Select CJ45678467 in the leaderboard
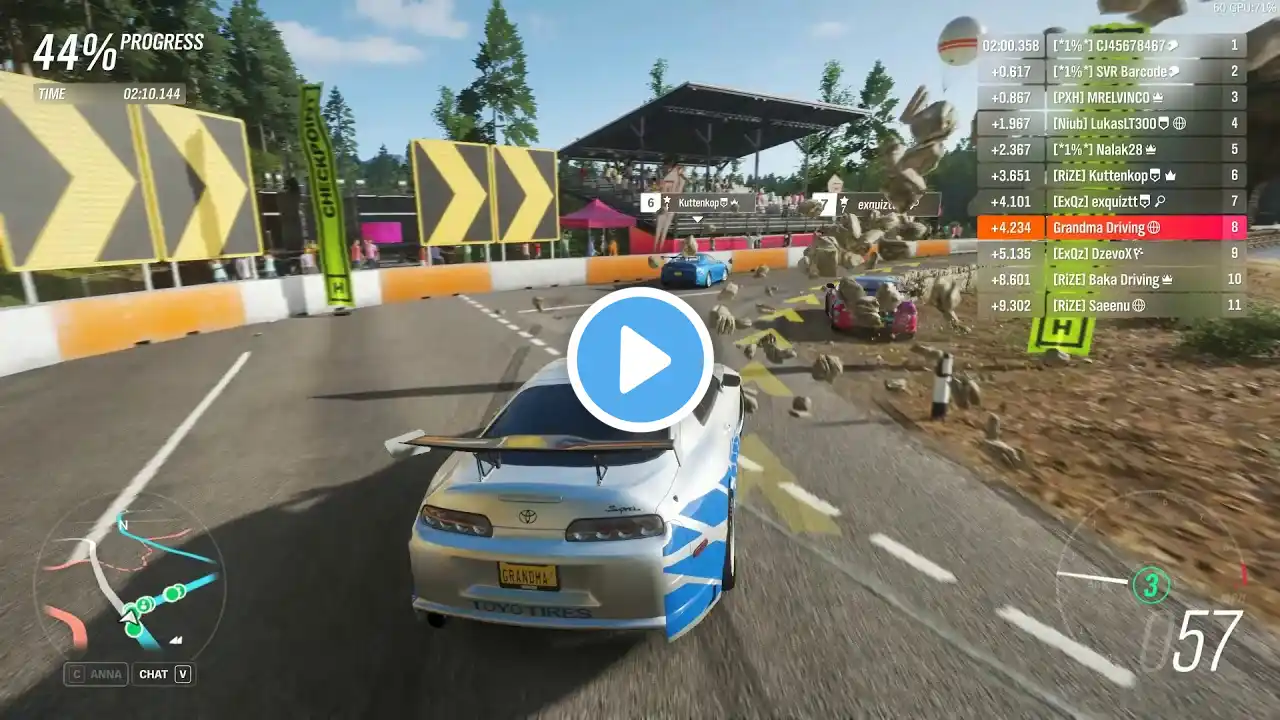This screenshot has width=1280, height=720. (x=1110, y=45)
